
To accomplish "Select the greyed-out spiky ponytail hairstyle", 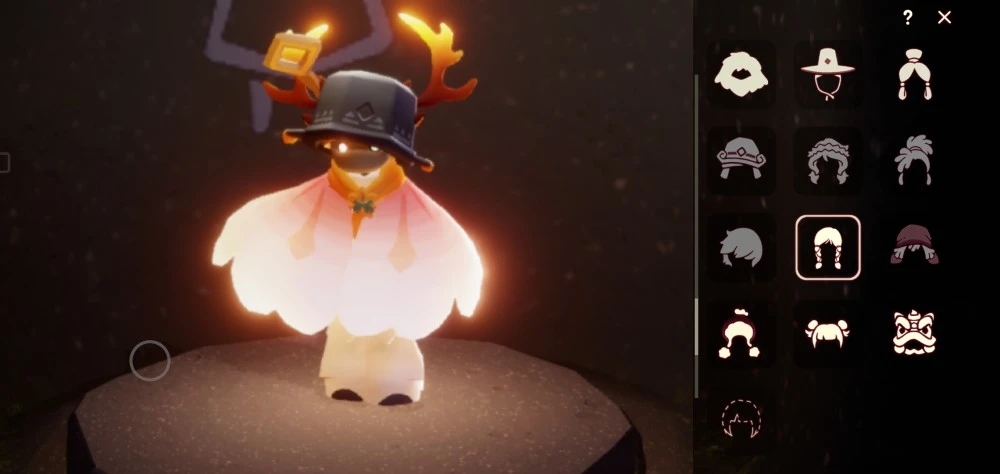I will click(x=914, y=160).
